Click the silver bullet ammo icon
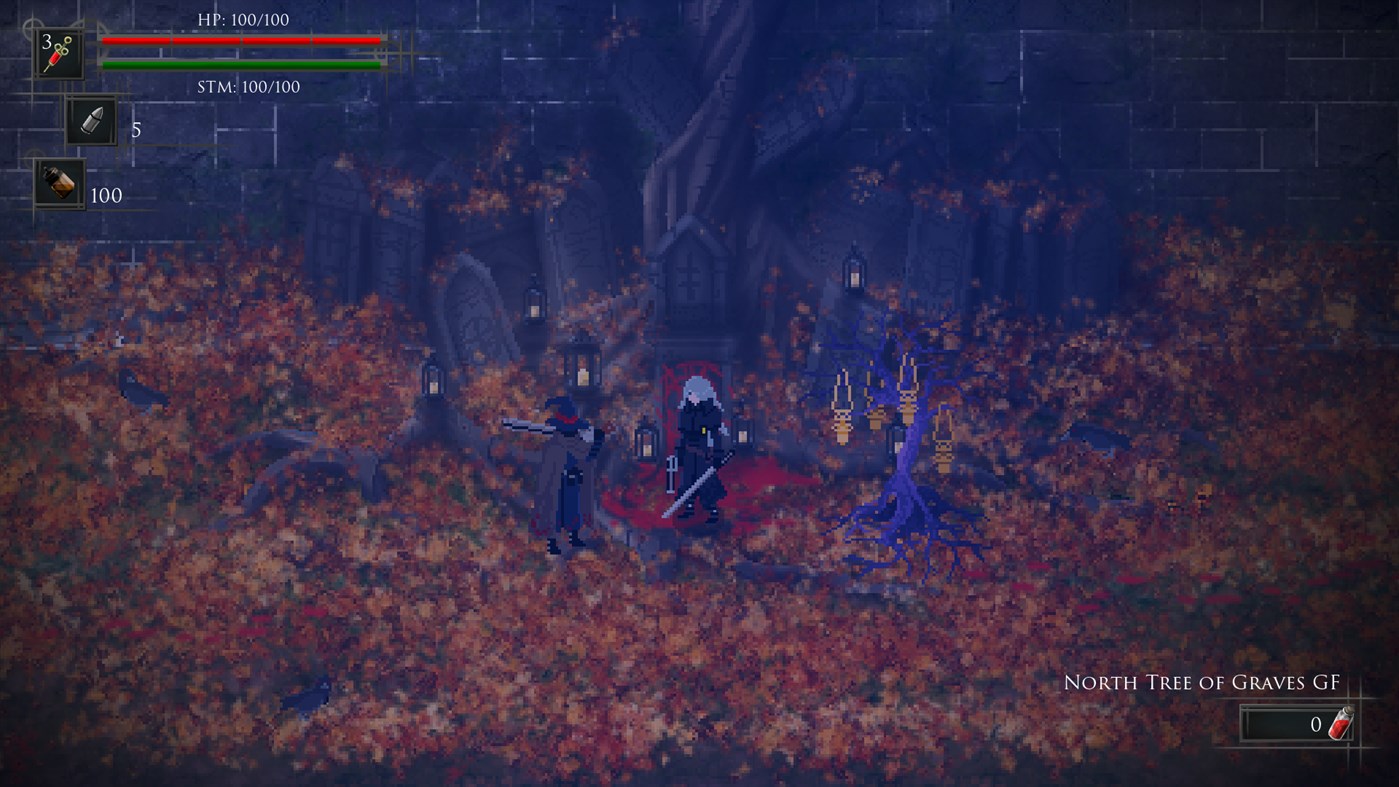Screen dimensions: 1399x787 coord(90,122)
